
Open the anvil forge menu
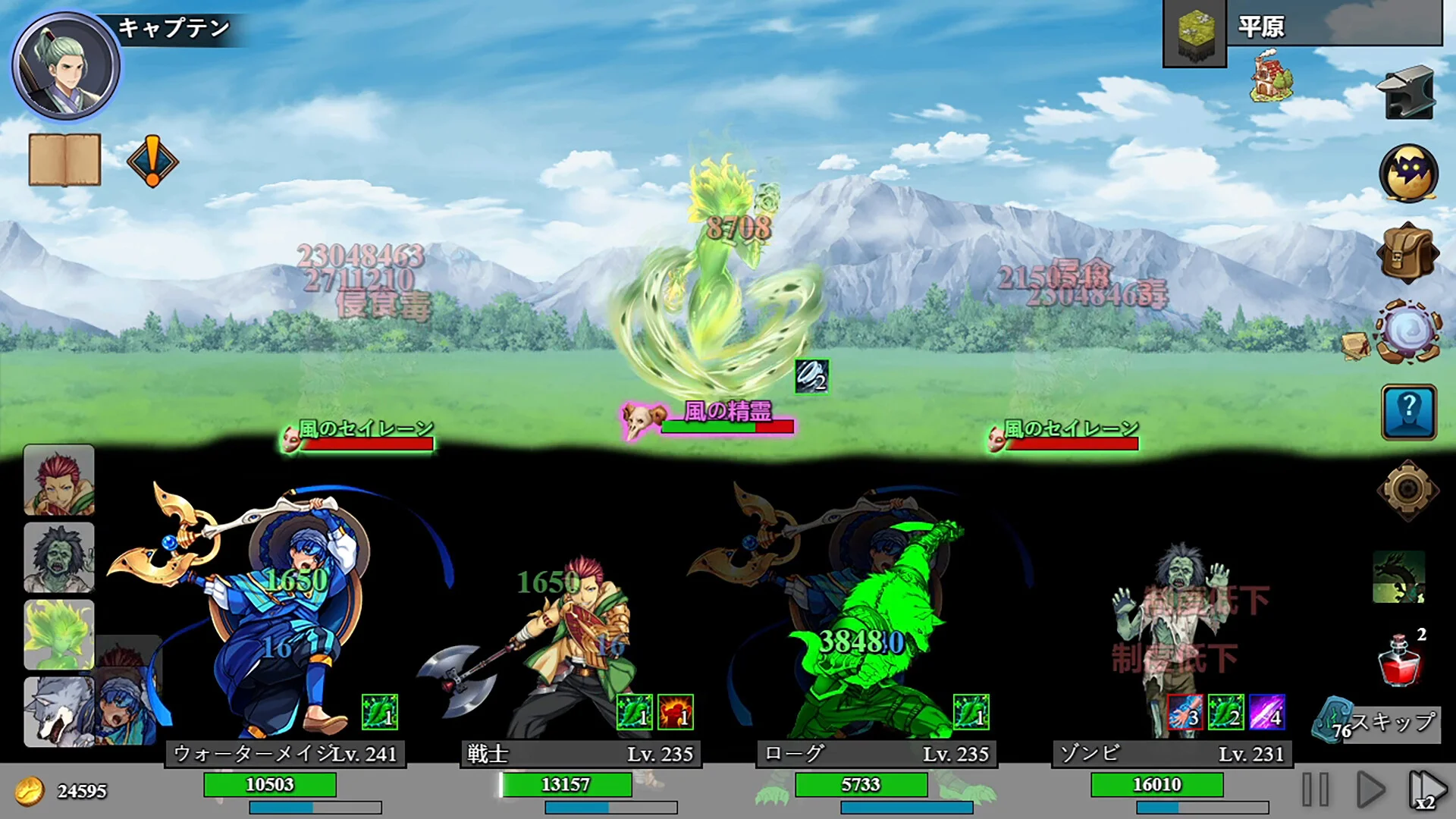click(x=1407, y=94)
